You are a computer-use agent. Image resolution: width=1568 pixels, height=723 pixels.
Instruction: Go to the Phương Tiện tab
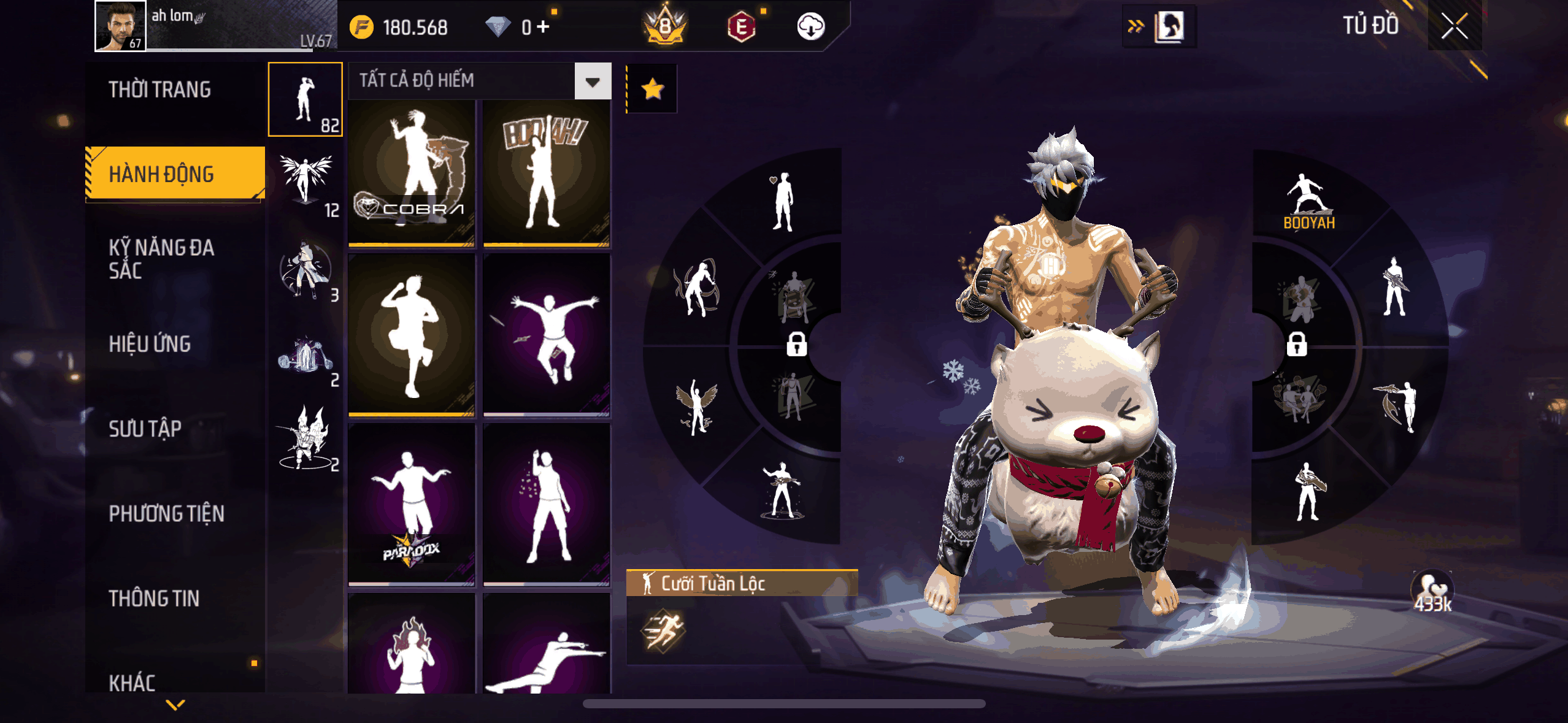point(166,513)
